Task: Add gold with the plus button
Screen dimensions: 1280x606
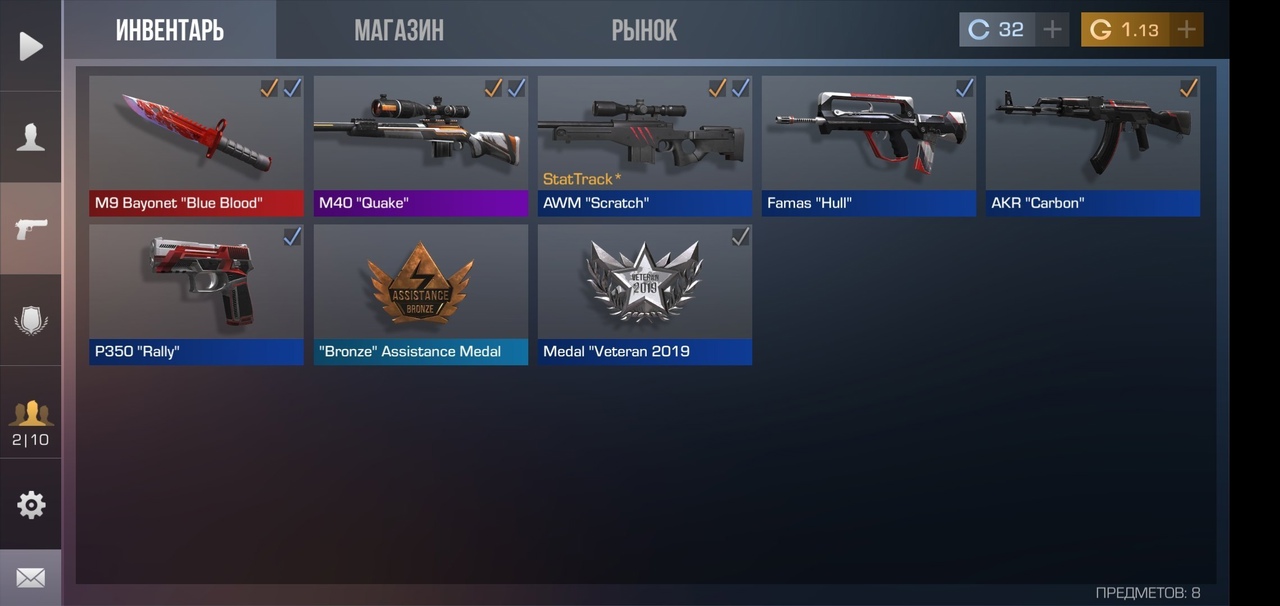Action: point(1186,30)
